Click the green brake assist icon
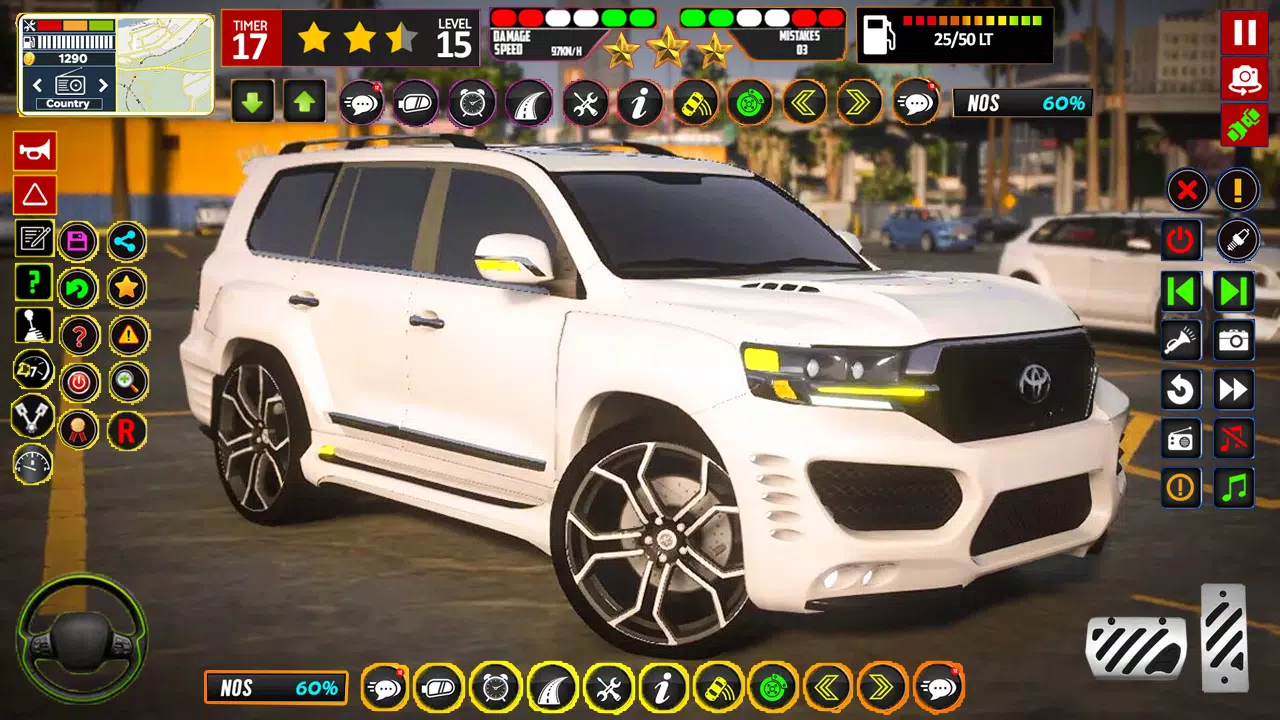Image resolution: width=1280 pixels, height=720 pixels. pos(749,103)
